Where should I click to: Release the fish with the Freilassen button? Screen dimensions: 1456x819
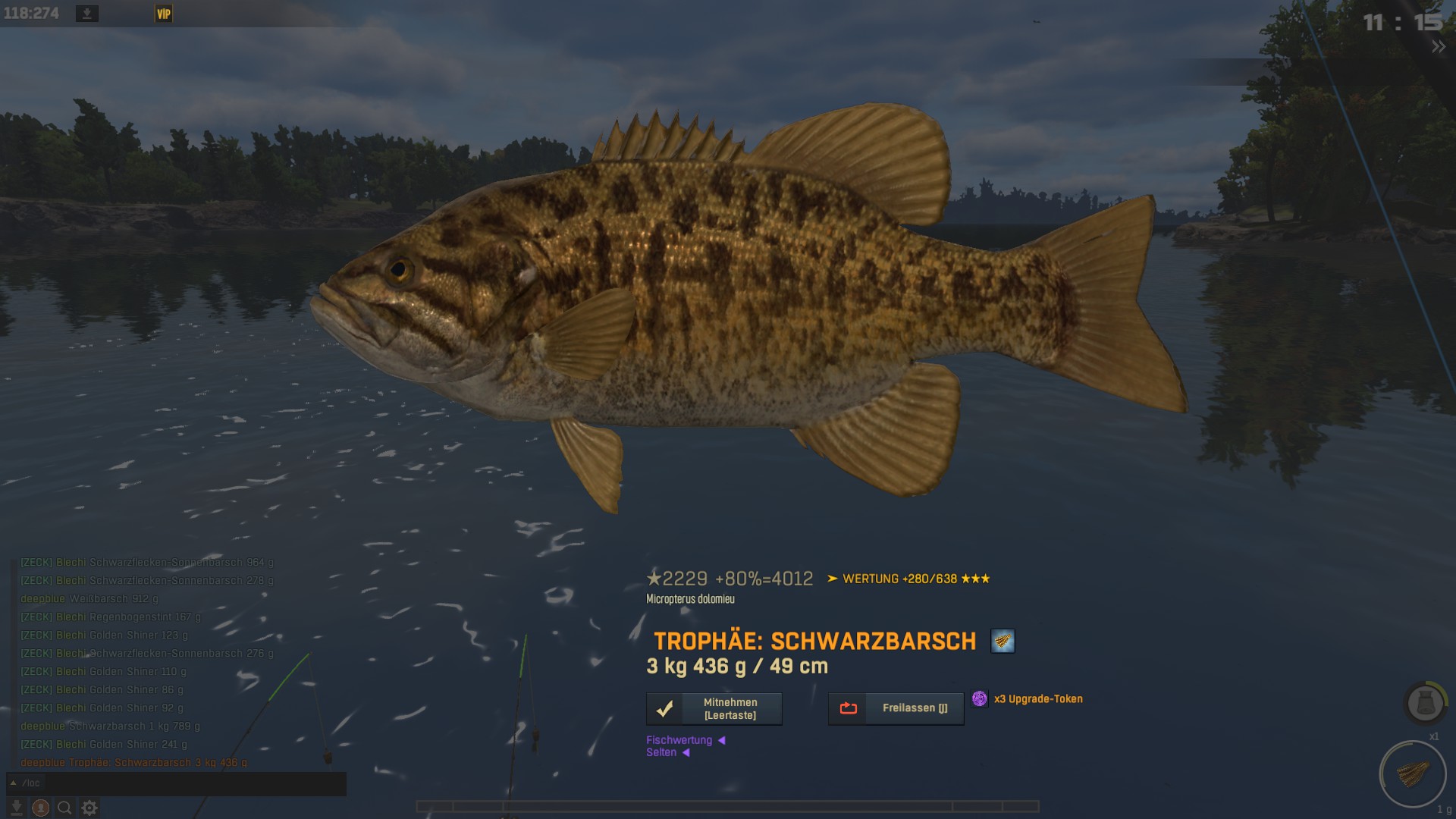click(896, 708)
